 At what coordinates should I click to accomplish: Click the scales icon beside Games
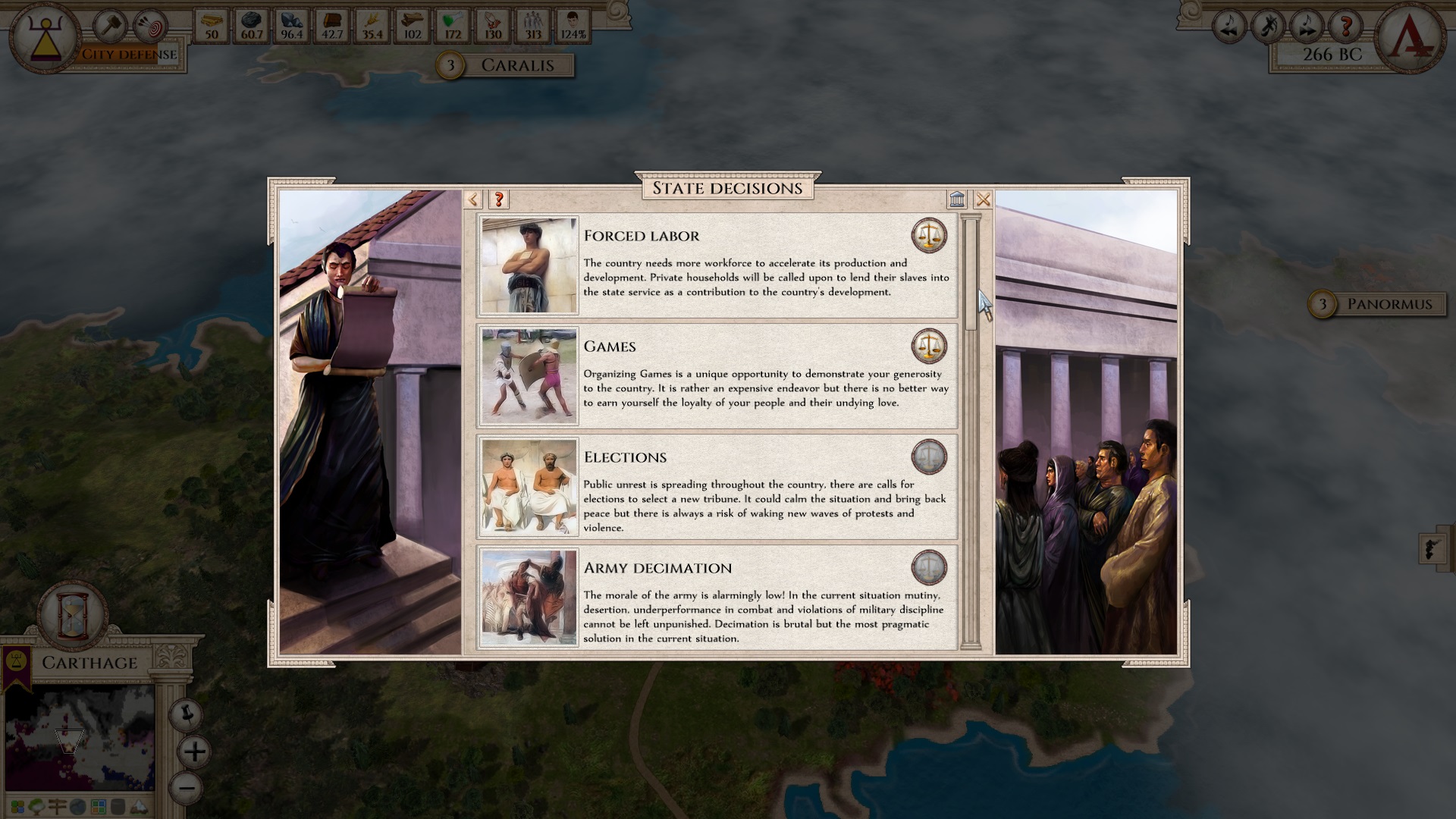(929, 346)
